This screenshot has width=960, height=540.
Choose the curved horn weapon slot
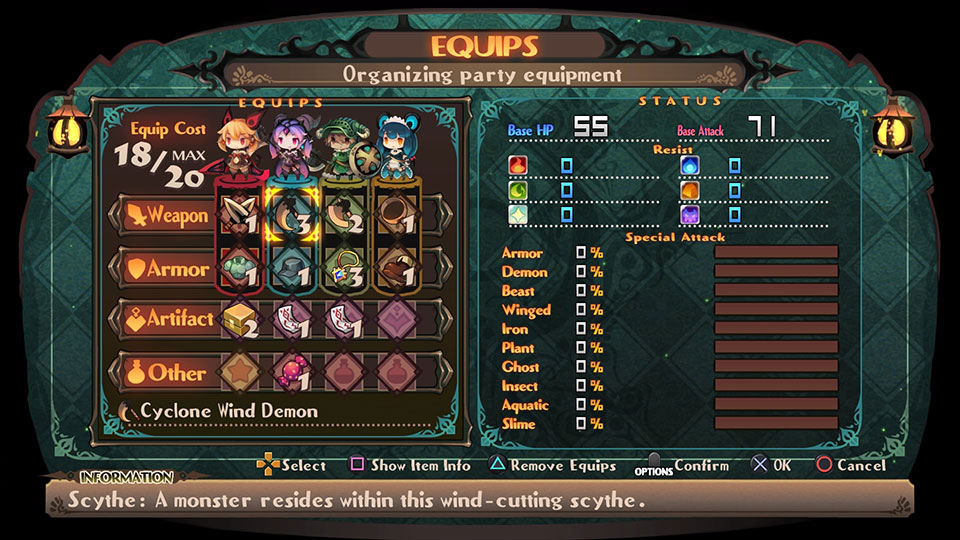coord(342,218)
